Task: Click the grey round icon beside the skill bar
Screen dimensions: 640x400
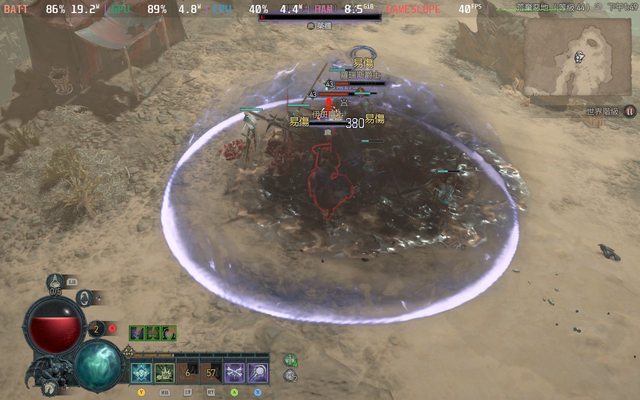Action: click(x=290, y=376)
